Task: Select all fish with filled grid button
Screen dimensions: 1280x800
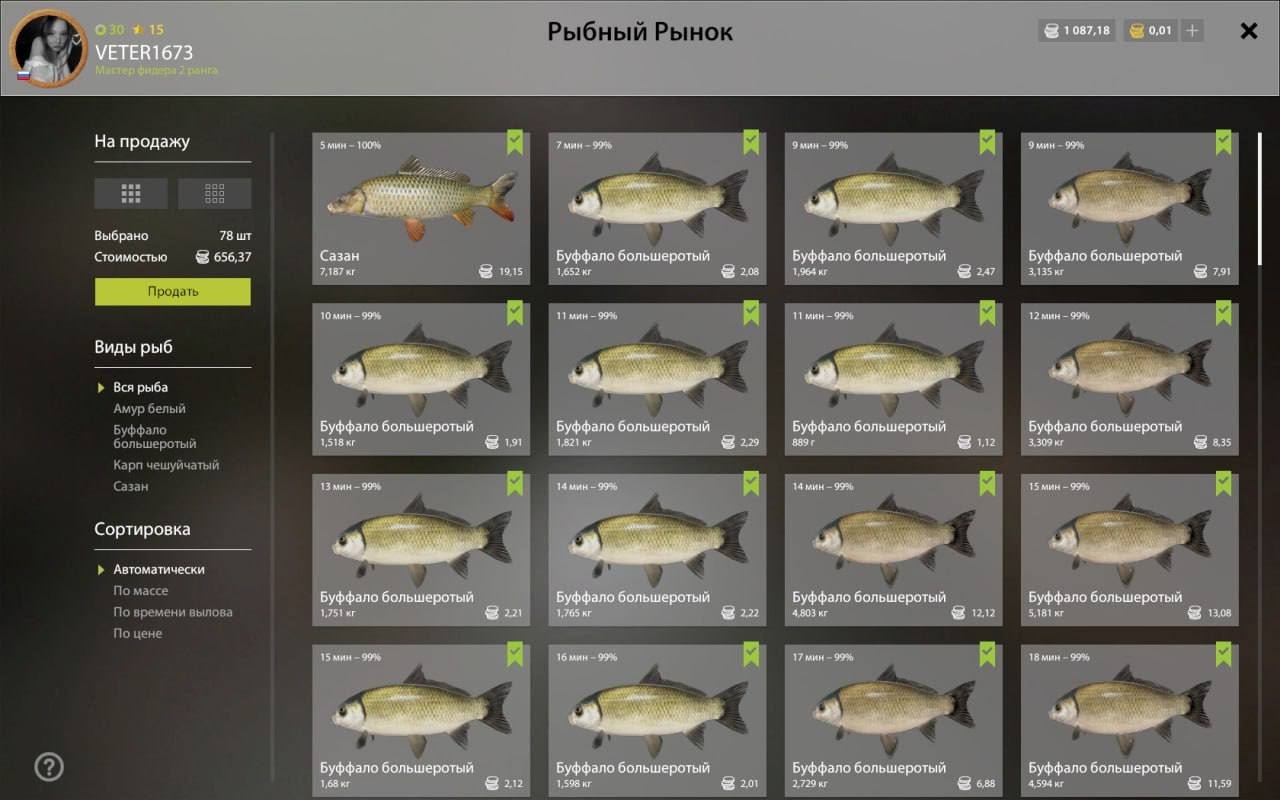Action: coord(131,193)
